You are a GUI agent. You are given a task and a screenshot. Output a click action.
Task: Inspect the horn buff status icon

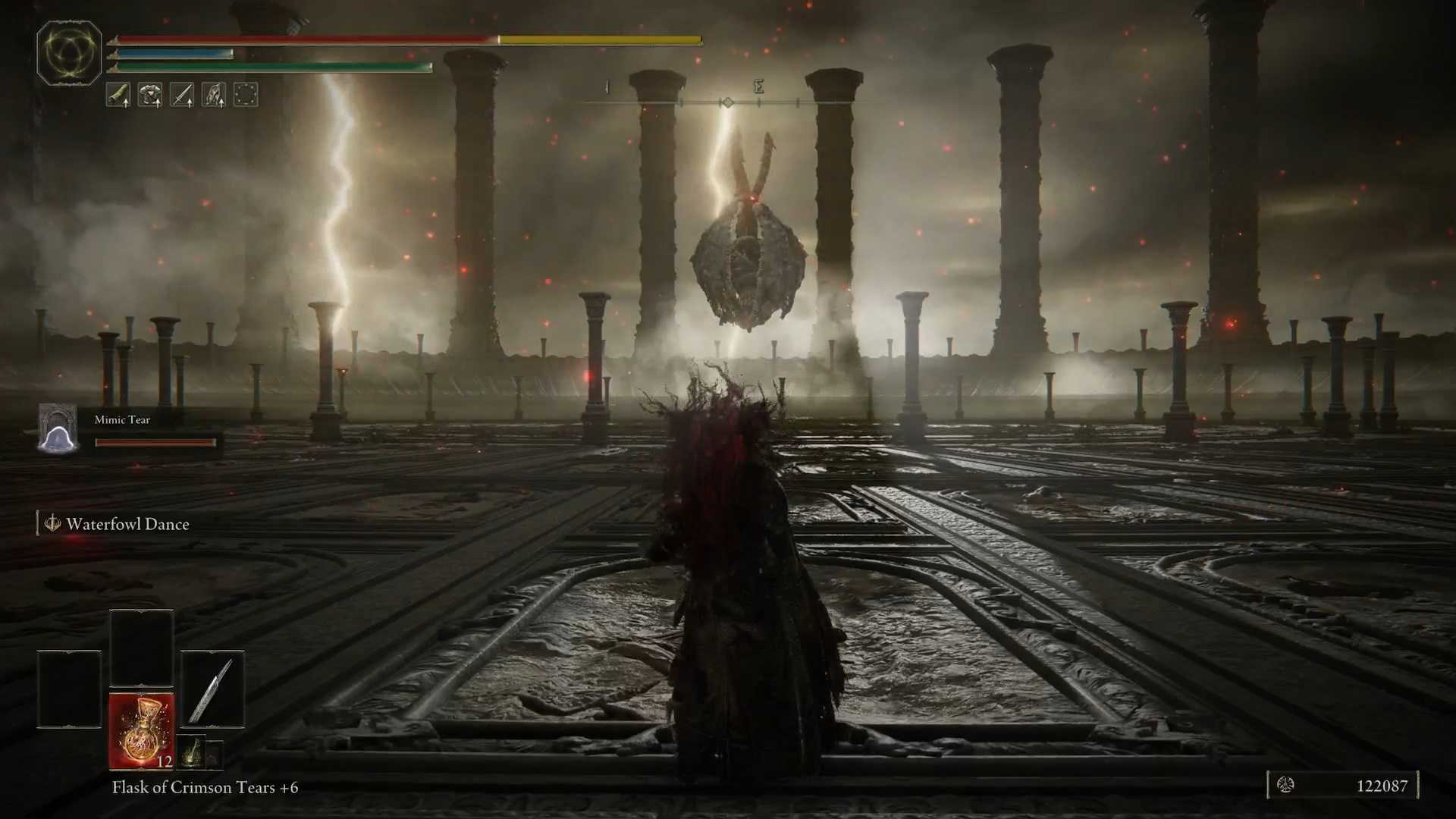tap(118, 95)
